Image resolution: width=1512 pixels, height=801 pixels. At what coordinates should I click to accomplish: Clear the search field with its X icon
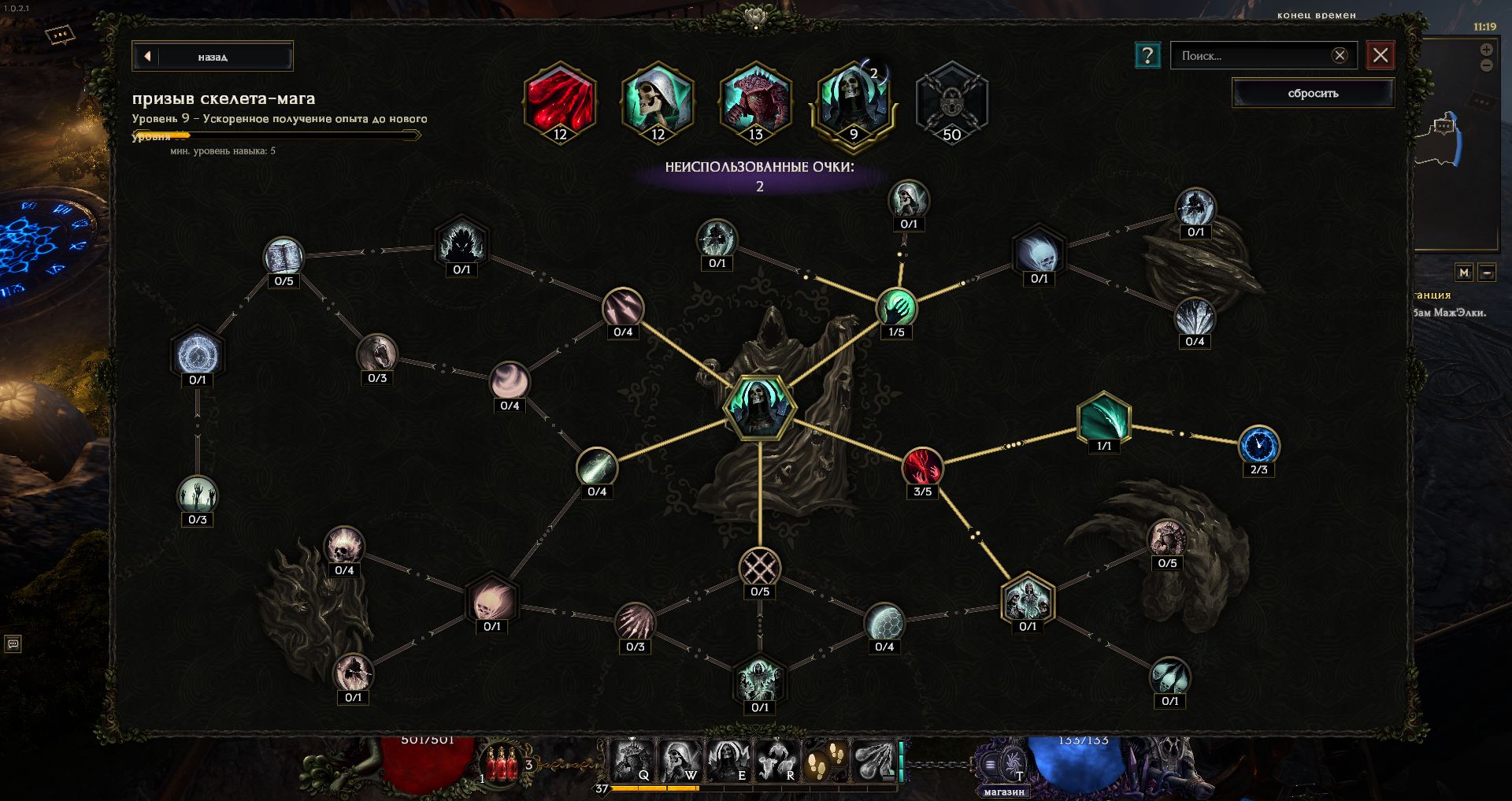[x=1340, y=55]
